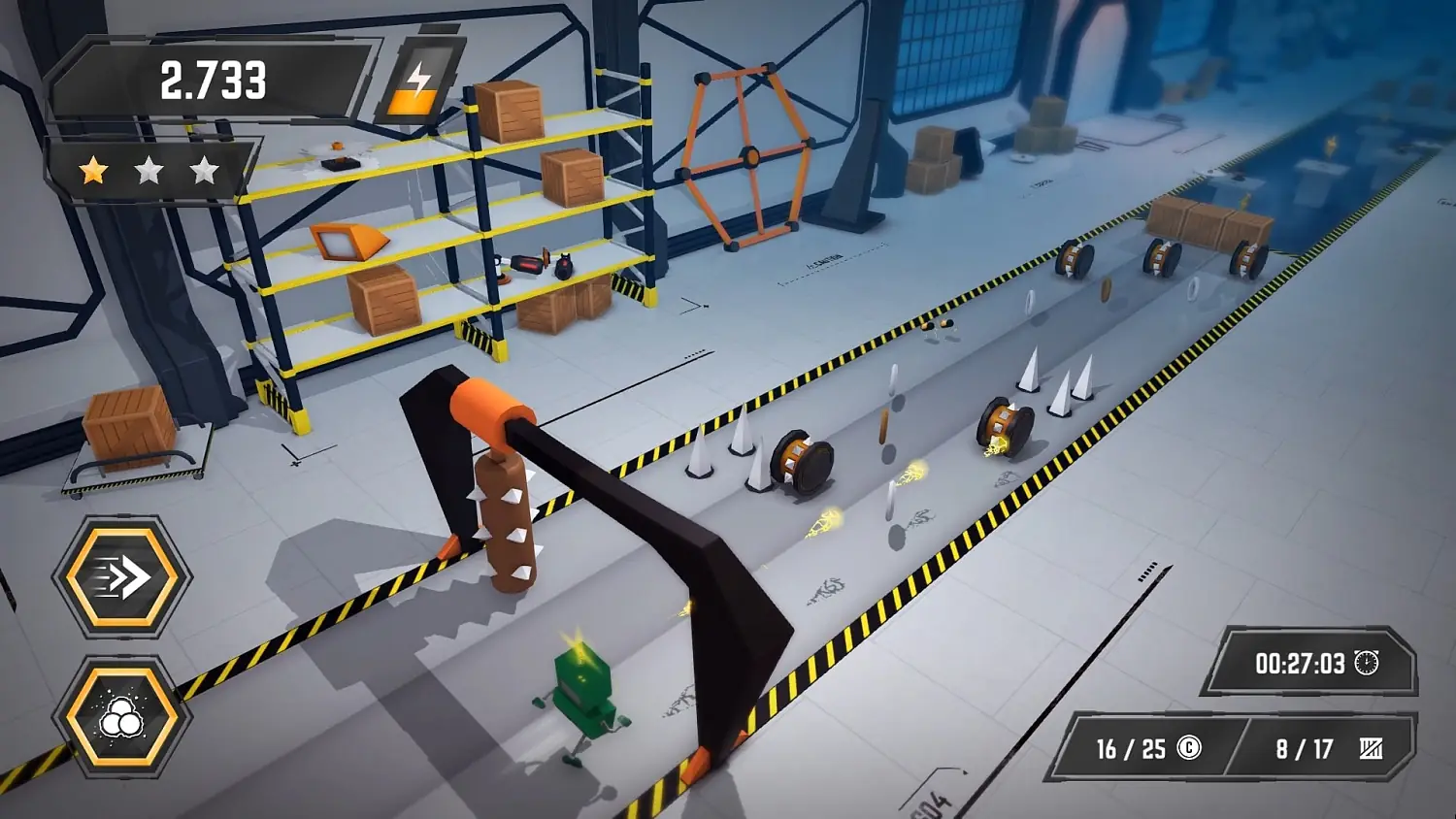Expand the timer panel showing 00:27:03

coord(1310,664)
